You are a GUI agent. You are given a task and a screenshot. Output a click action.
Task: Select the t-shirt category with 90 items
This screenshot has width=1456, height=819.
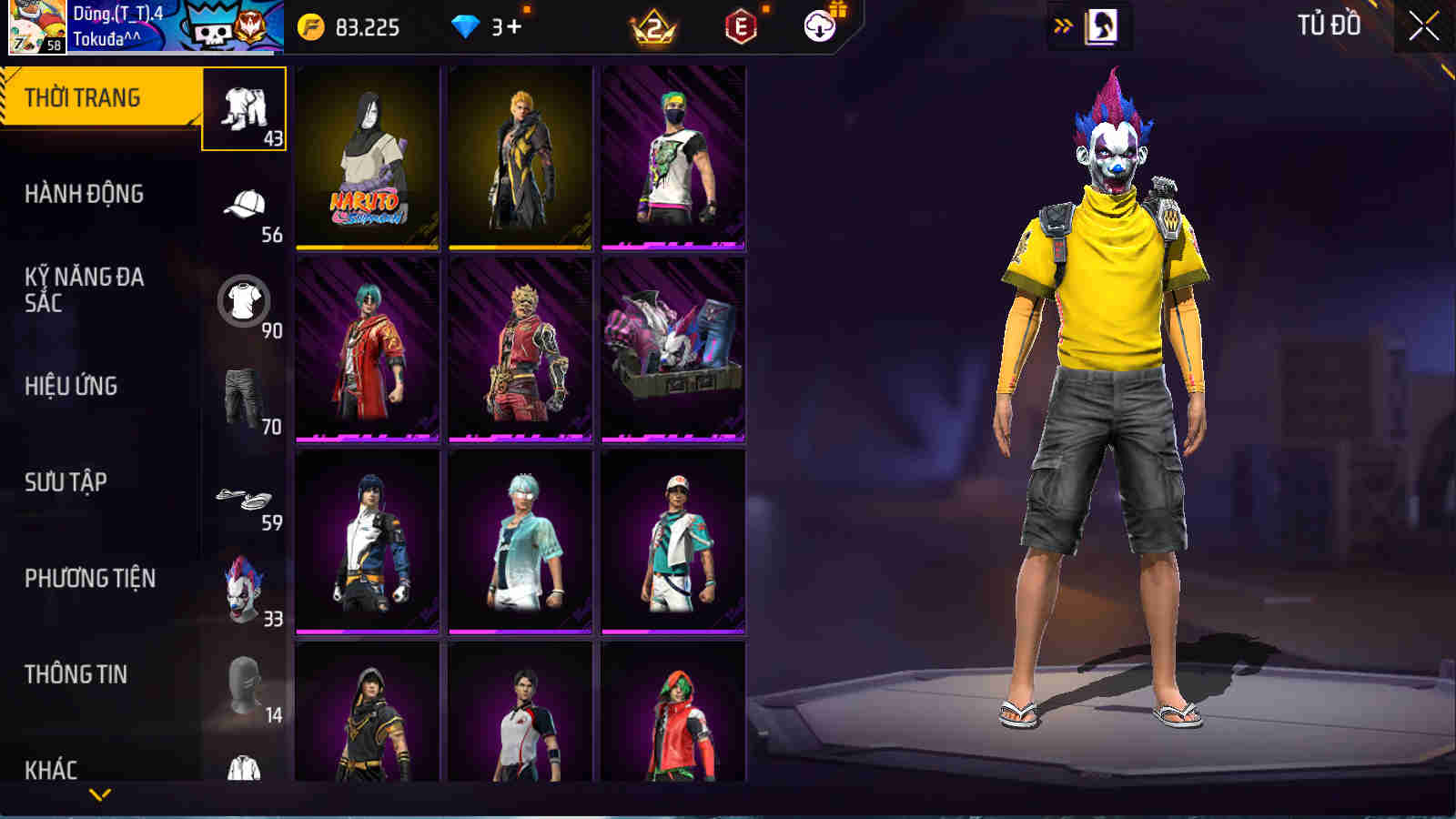pyautogui.click(x=243, y=300)
